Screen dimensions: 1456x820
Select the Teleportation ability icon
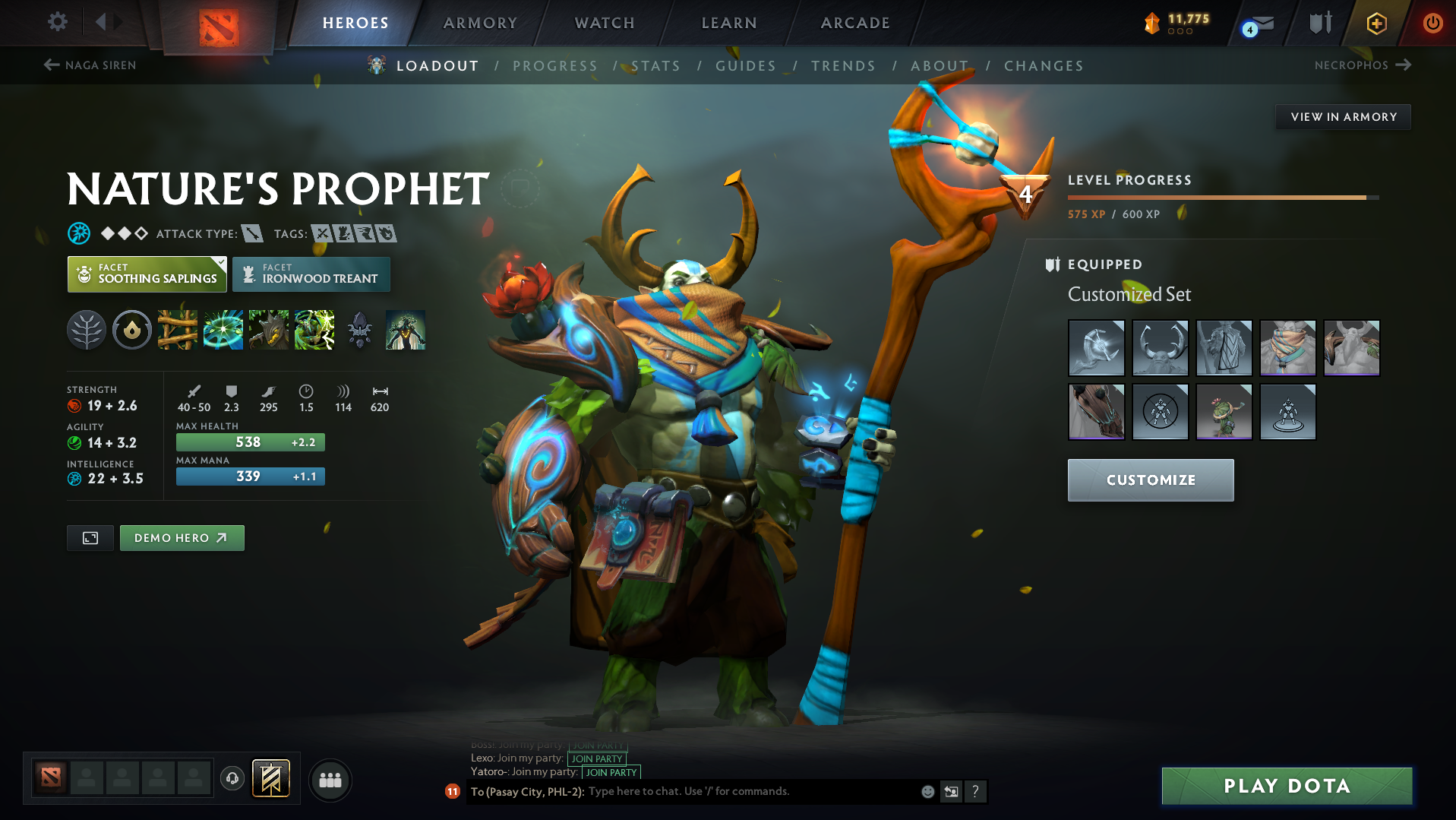[x=223, y=330]
